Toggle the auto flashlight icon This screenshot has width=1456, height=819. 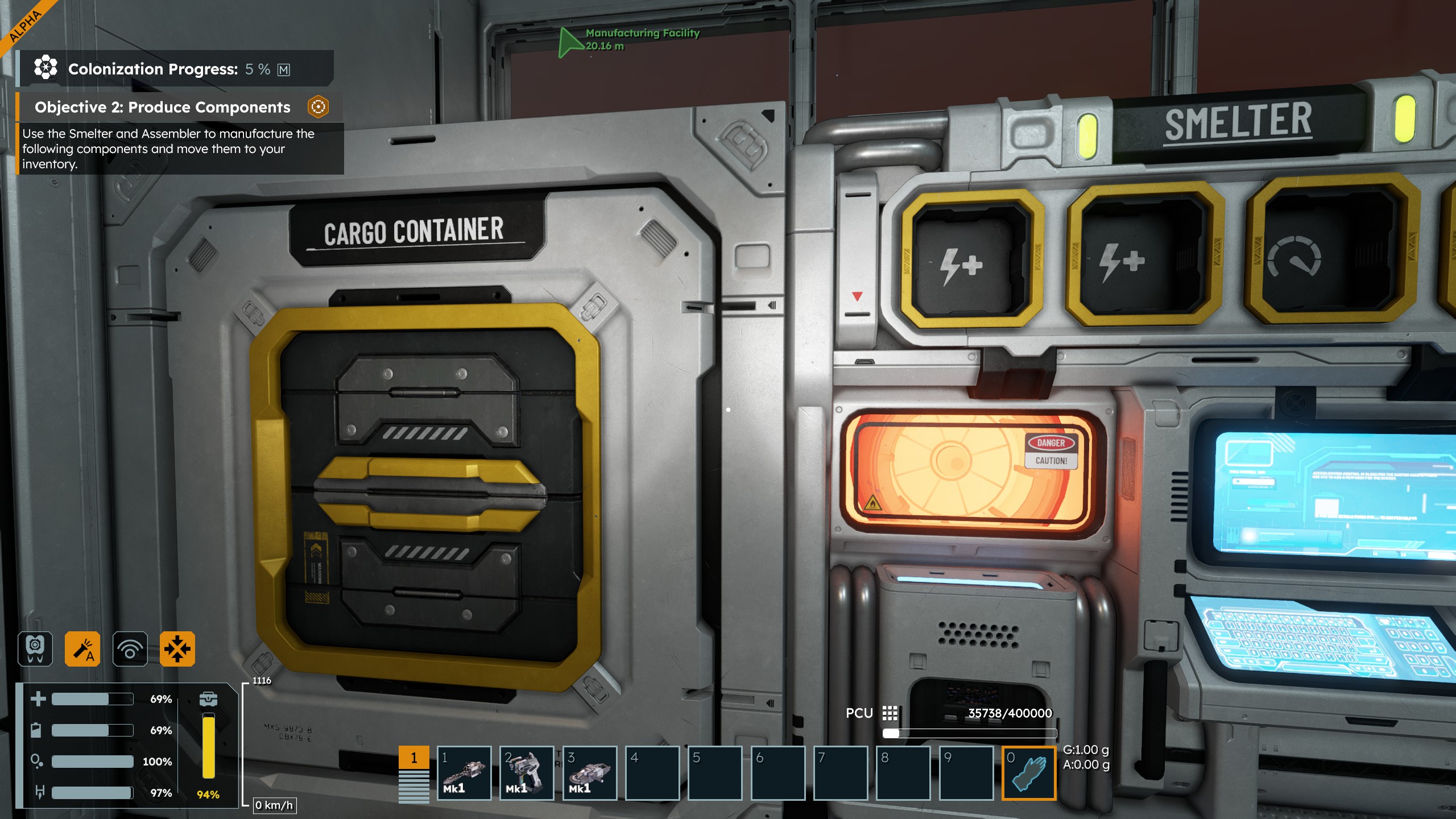(82, 648)
